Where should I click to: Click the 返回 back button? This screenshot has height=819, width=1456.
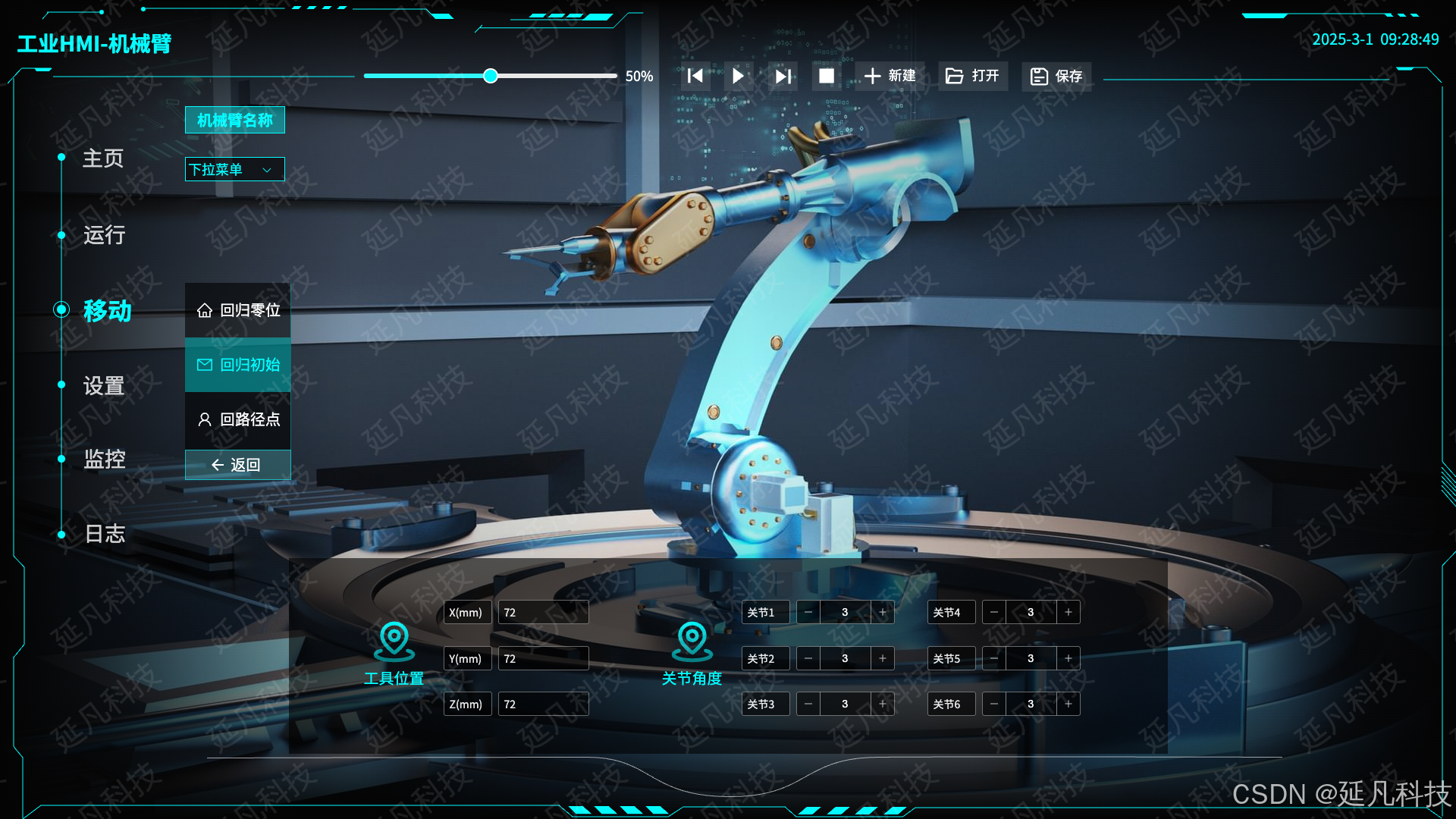click(237, 465)
